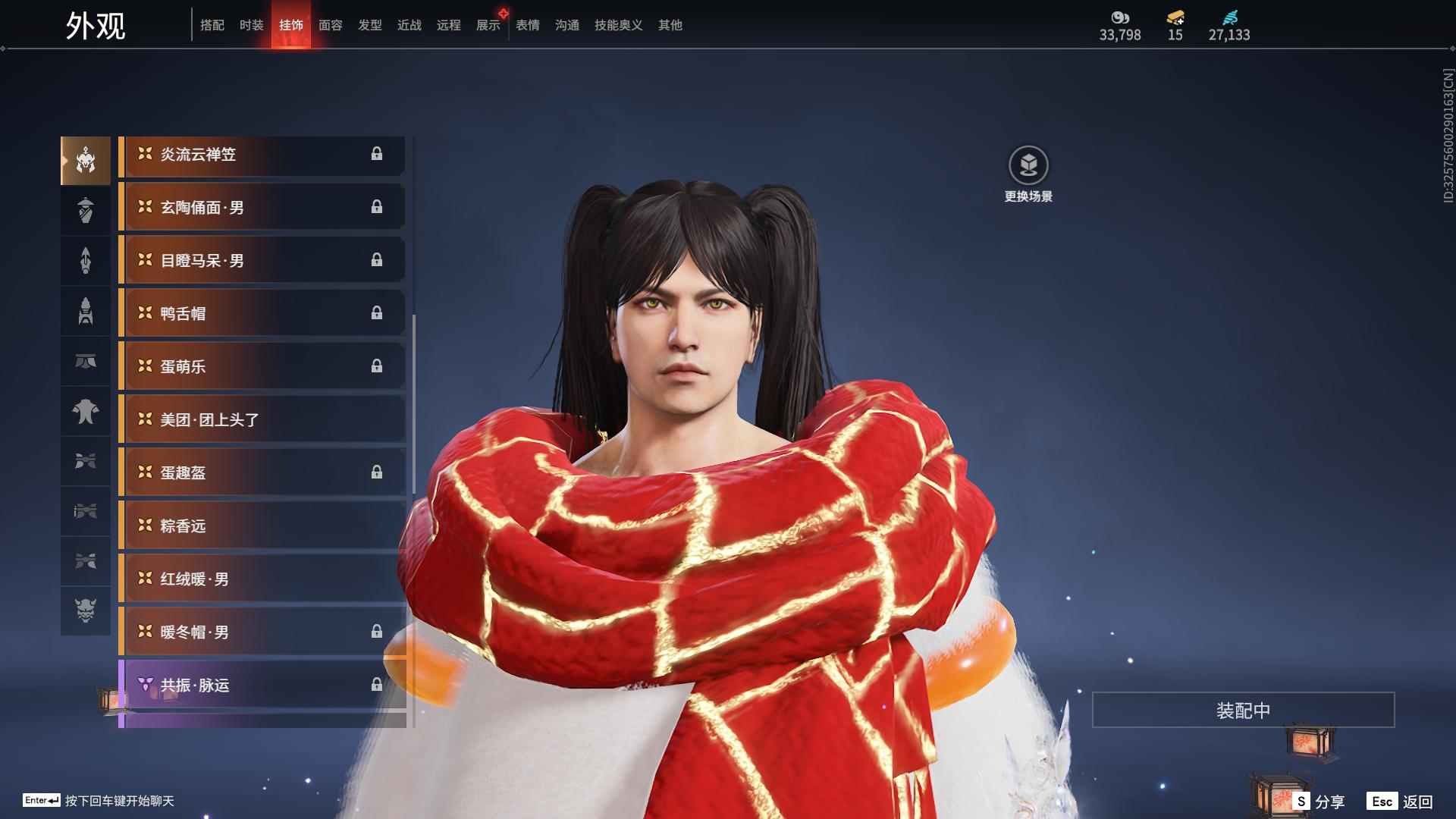Choose the 鸭舌帽 list entry
The image size is (1456, 819).
(x=262, y=314)
